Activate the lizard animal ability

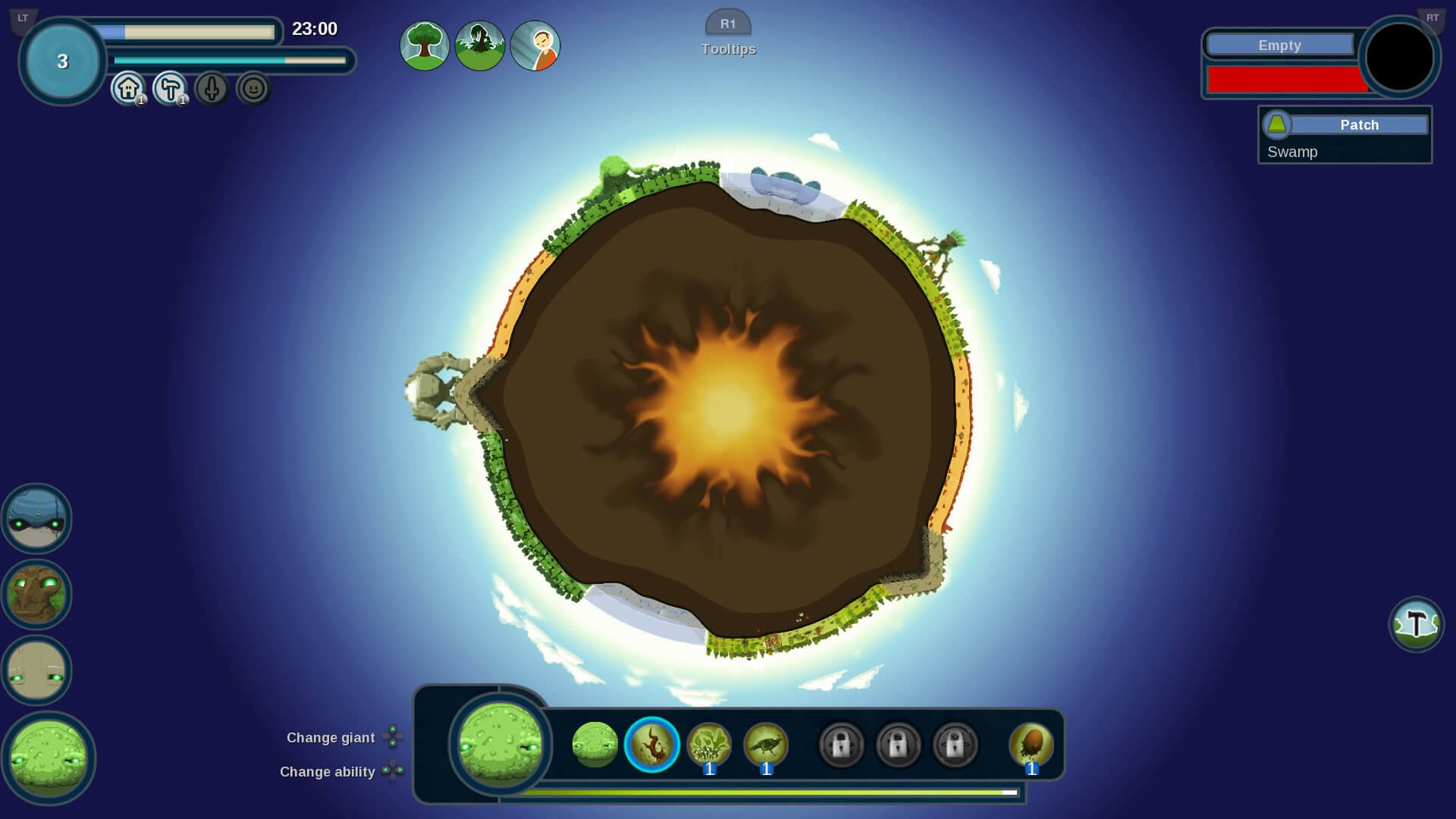pos(766,745)
